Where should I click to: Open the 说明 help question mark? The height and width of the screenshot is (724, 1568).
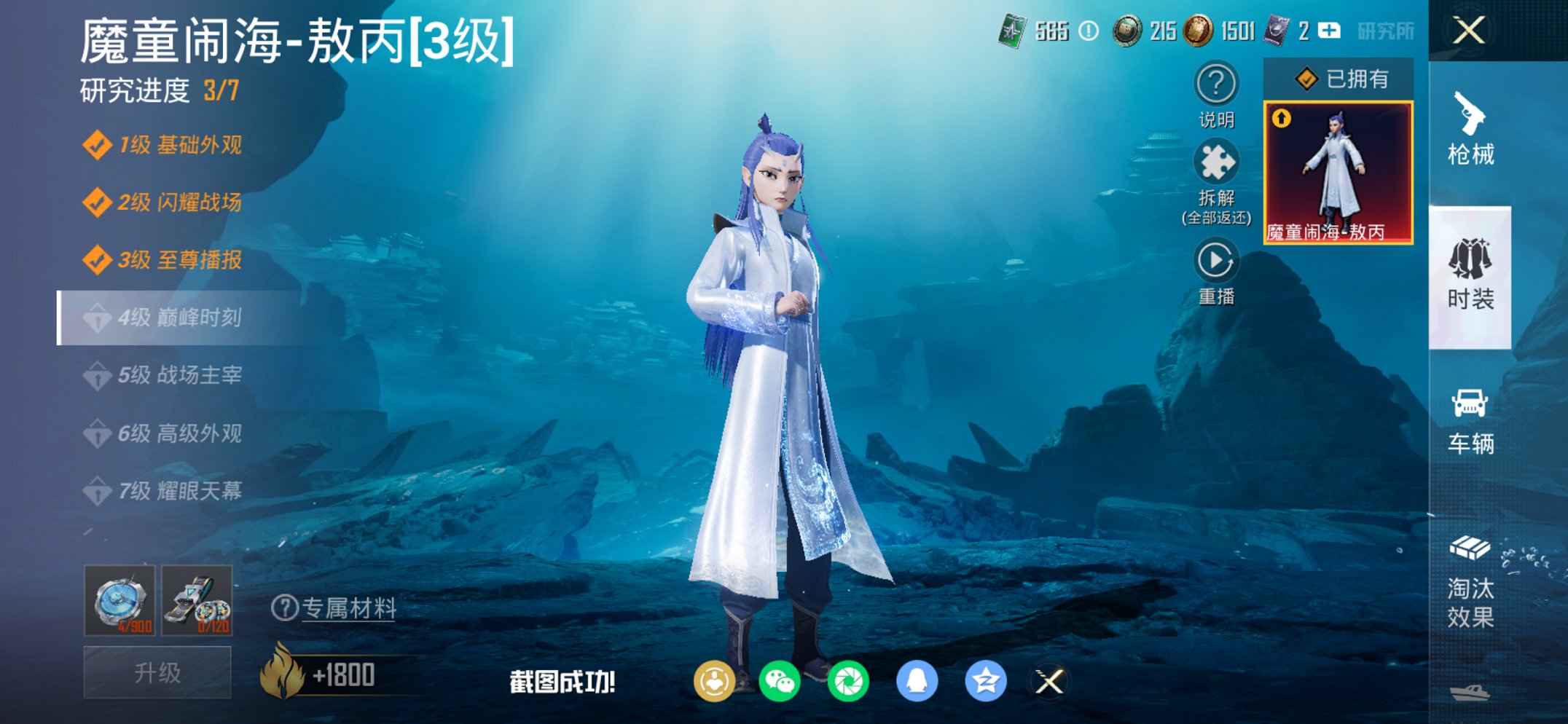[x=1215, y=84]
